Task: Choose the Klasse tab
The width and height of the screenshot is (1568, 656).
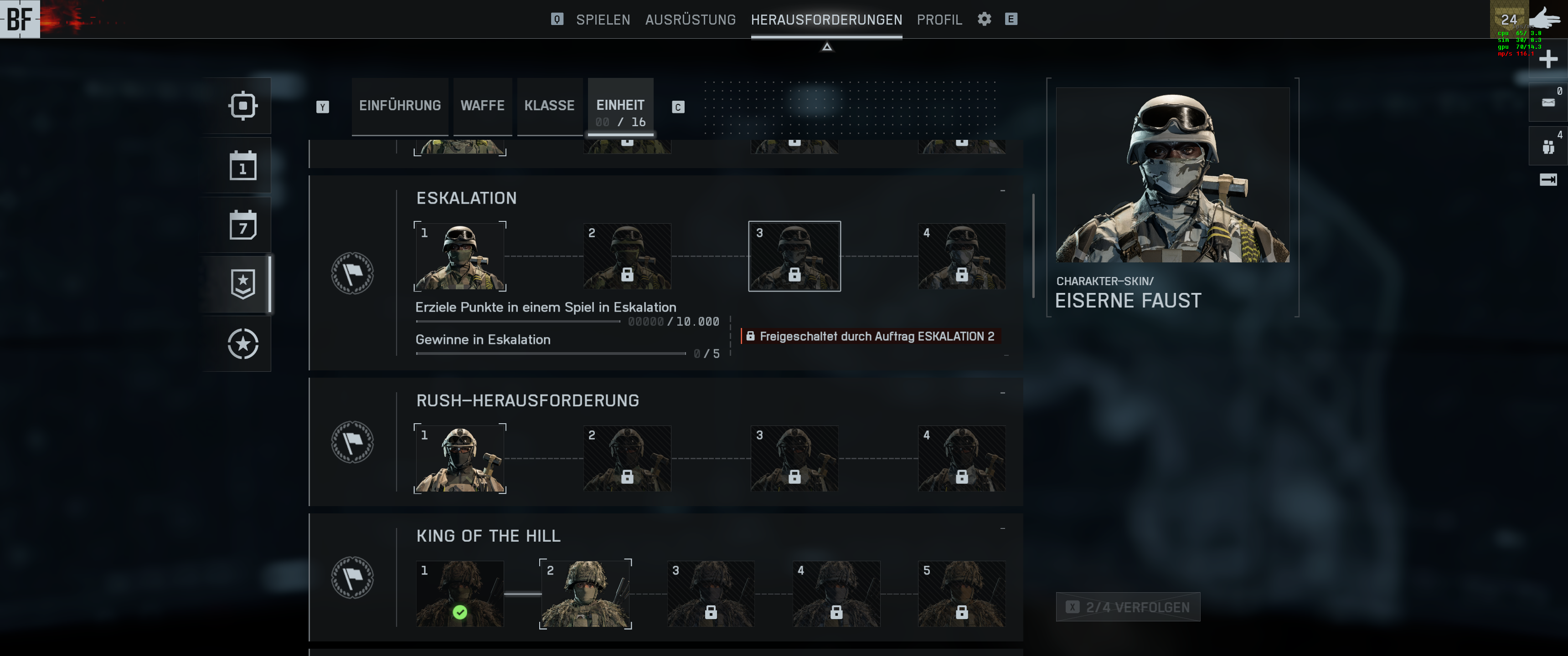Action: 549,106
